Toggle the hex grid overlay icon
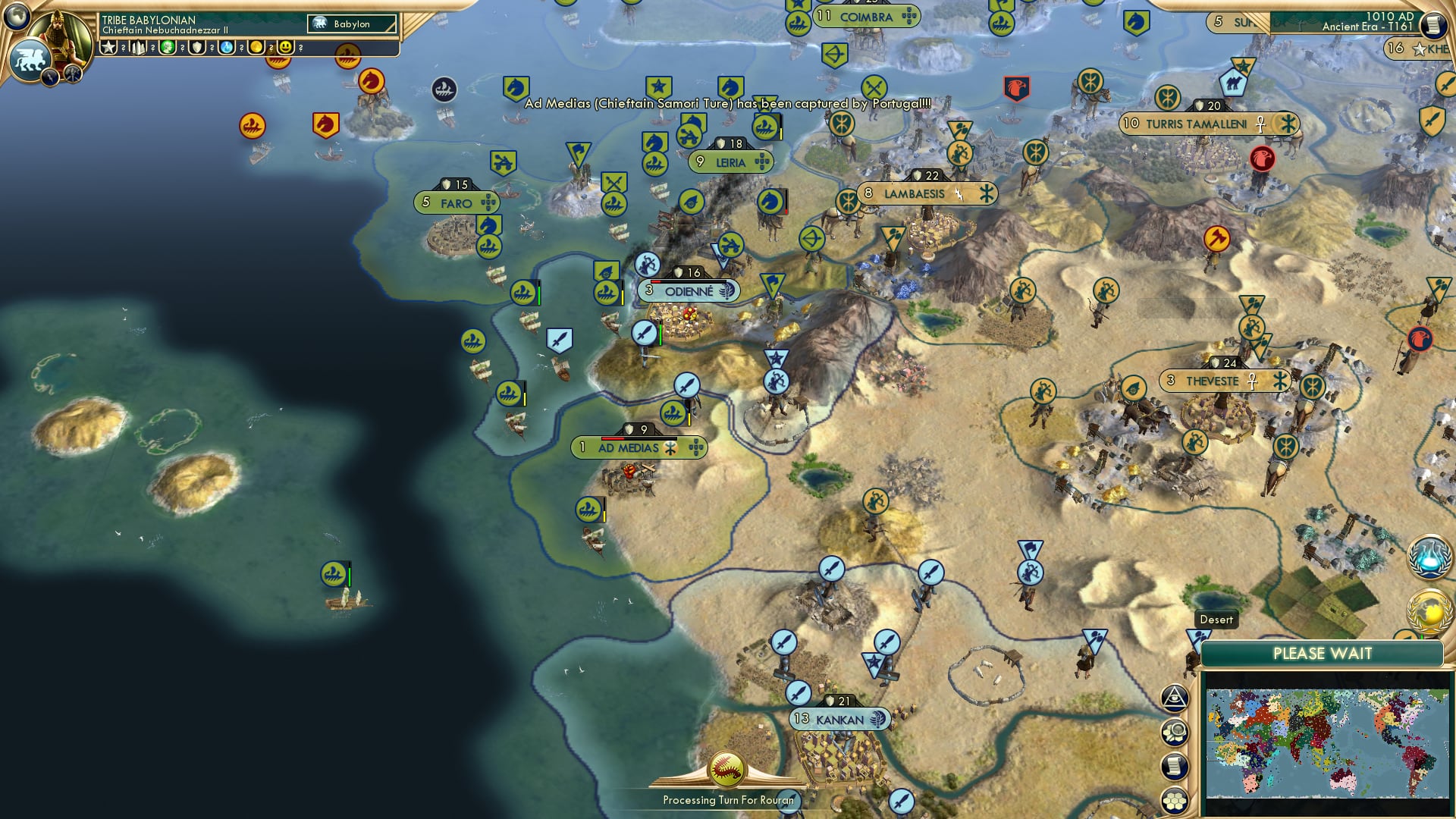 click(x=1174, y=799)
